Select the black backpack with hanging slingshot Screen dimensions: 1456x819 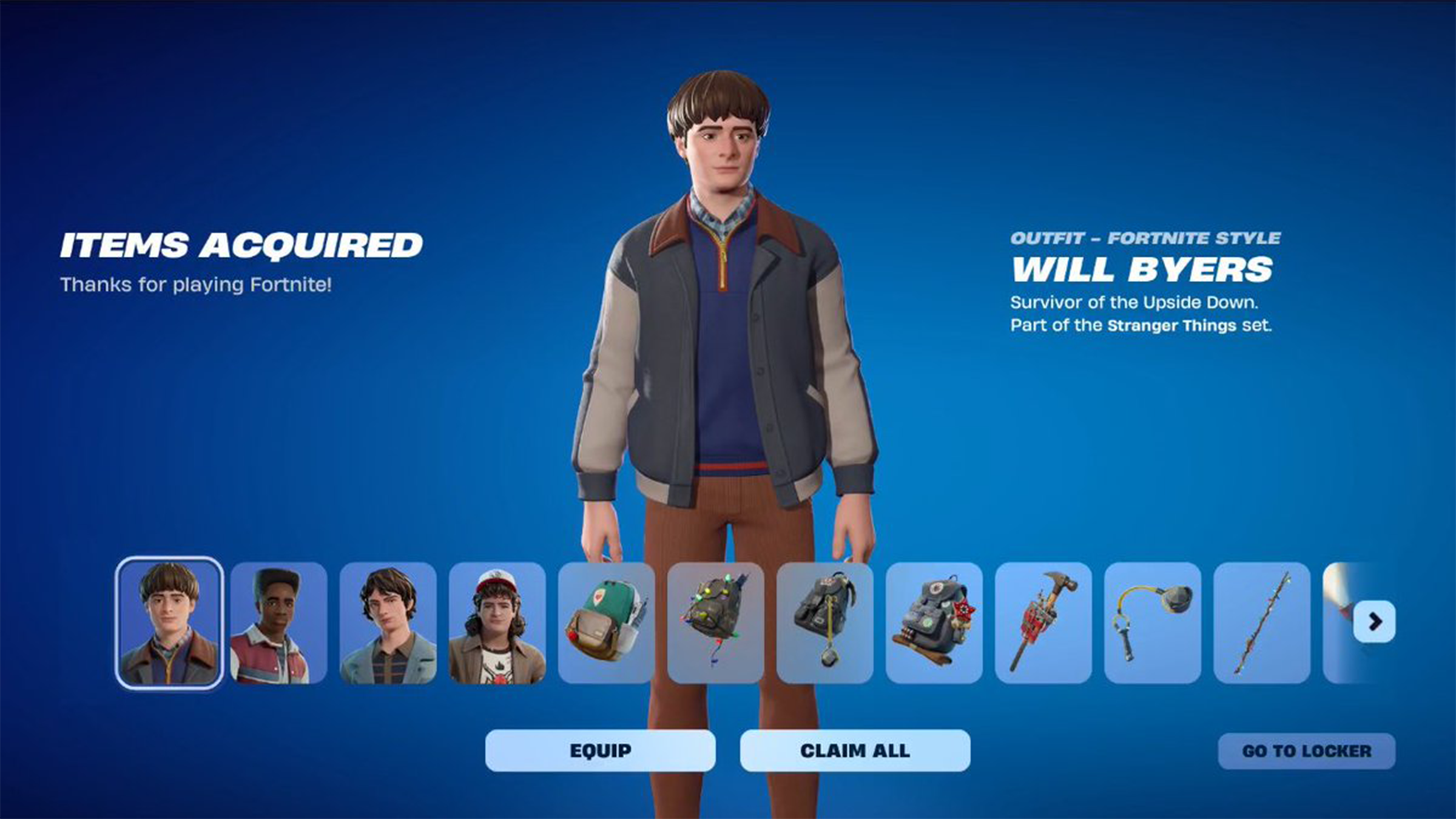824,623
